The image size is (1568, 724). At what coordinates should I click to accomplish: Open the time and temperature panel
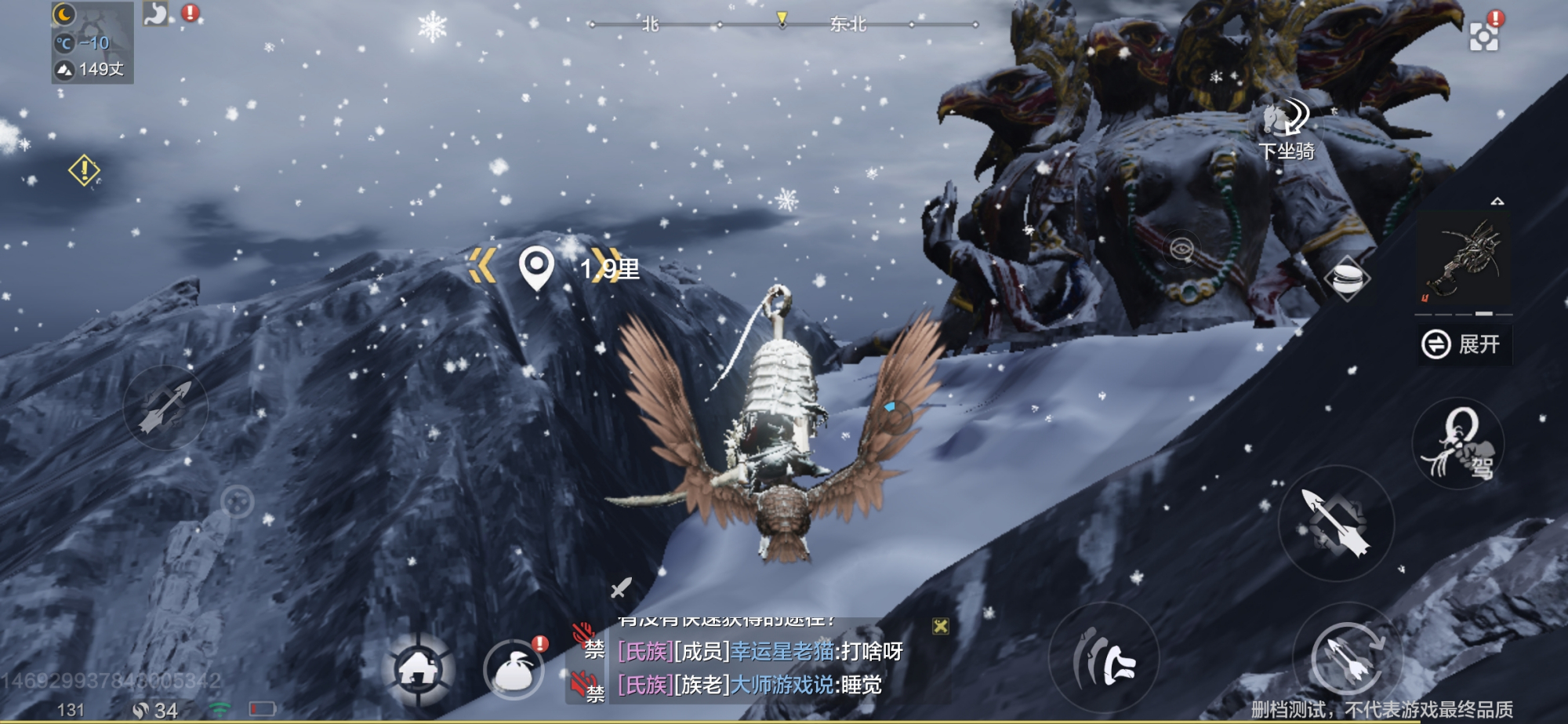click(93, 42)
